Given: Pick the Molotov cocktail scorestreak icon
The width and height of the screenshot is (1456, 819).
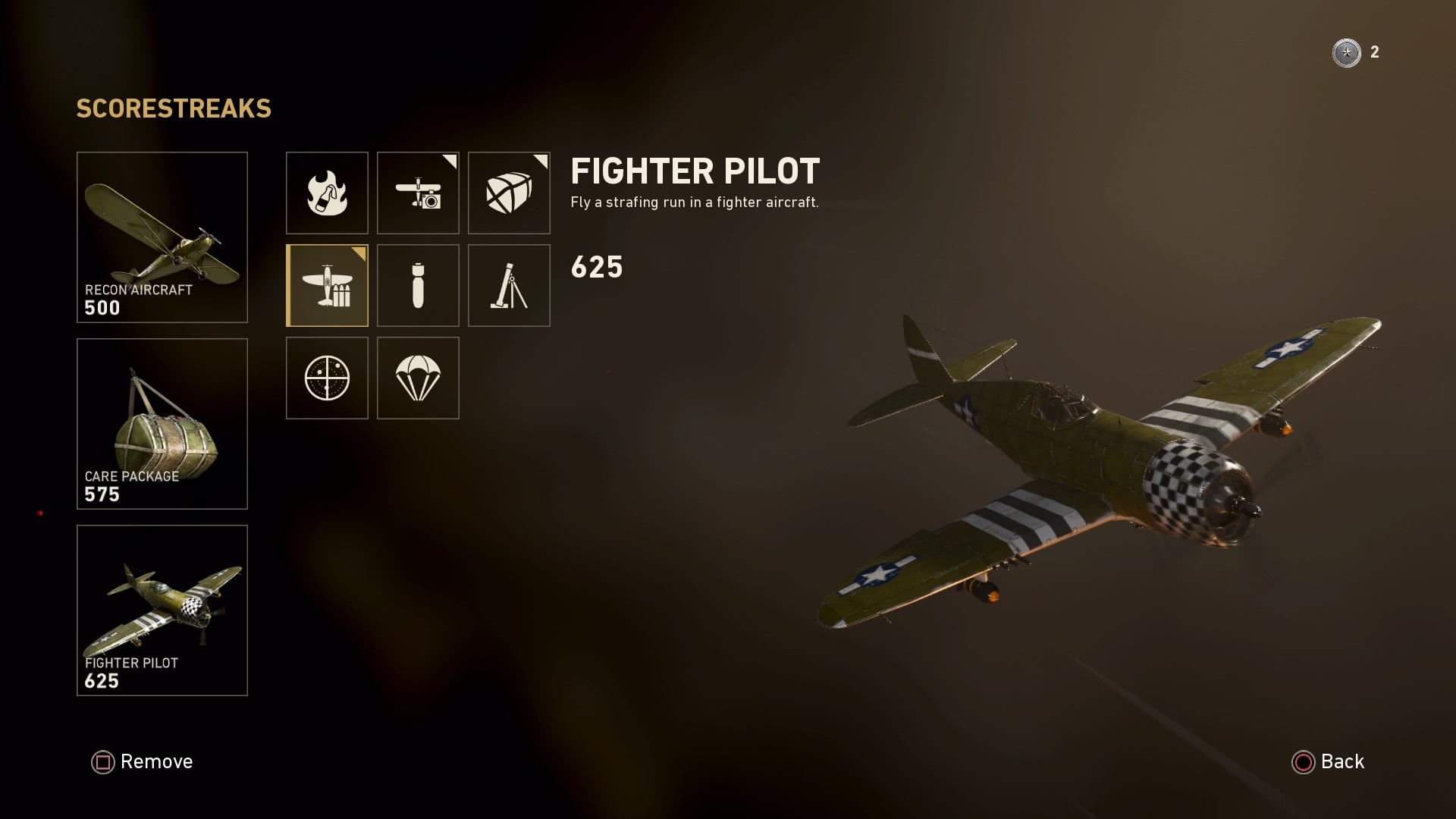Looking at the screenshot, I should point(327,193).
